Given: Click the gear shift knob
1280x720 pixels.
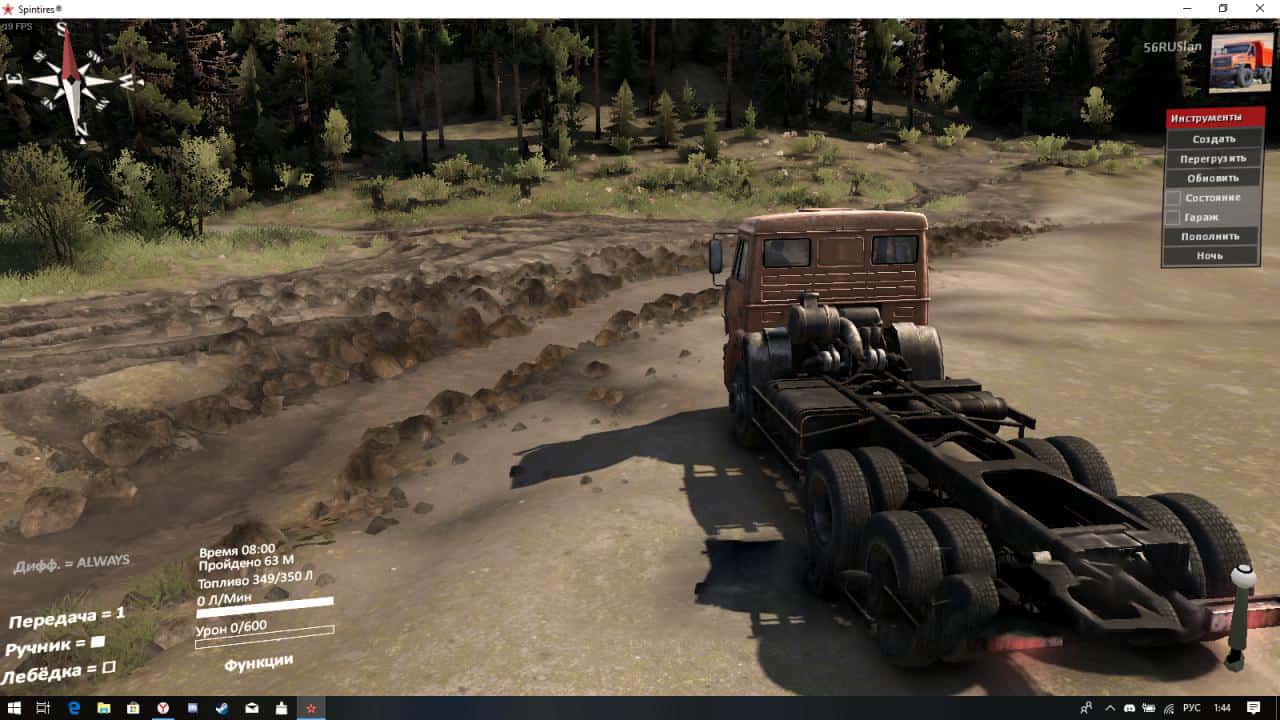Looking at the screenshot, I should click(x=1242, y=581).
